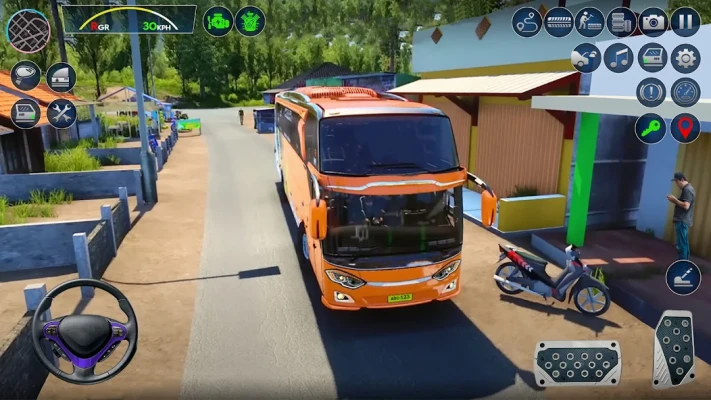Tap the red location pin button
This screenshot has height=400, width=711.
[685, 127]
